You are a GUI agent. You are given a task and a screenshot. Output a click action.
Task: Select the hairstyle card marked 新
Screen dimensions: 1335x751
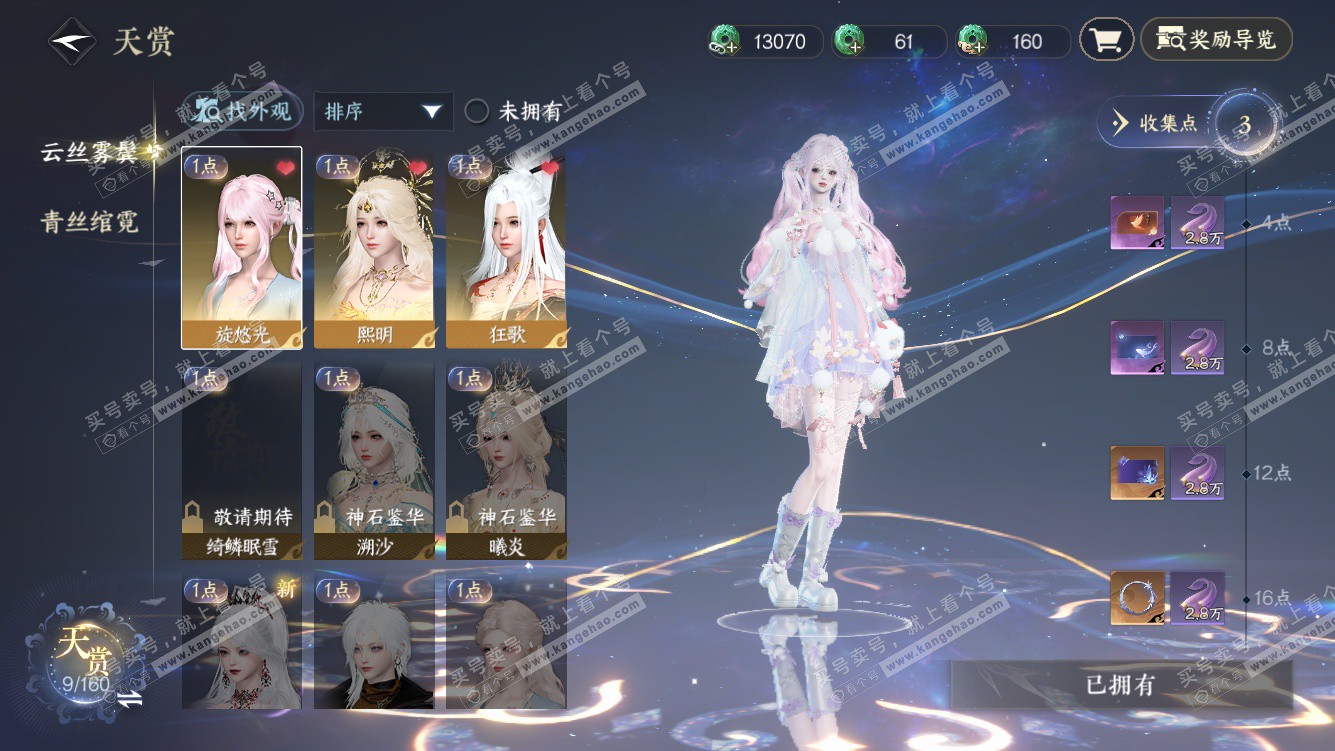[x=241, y=642]
